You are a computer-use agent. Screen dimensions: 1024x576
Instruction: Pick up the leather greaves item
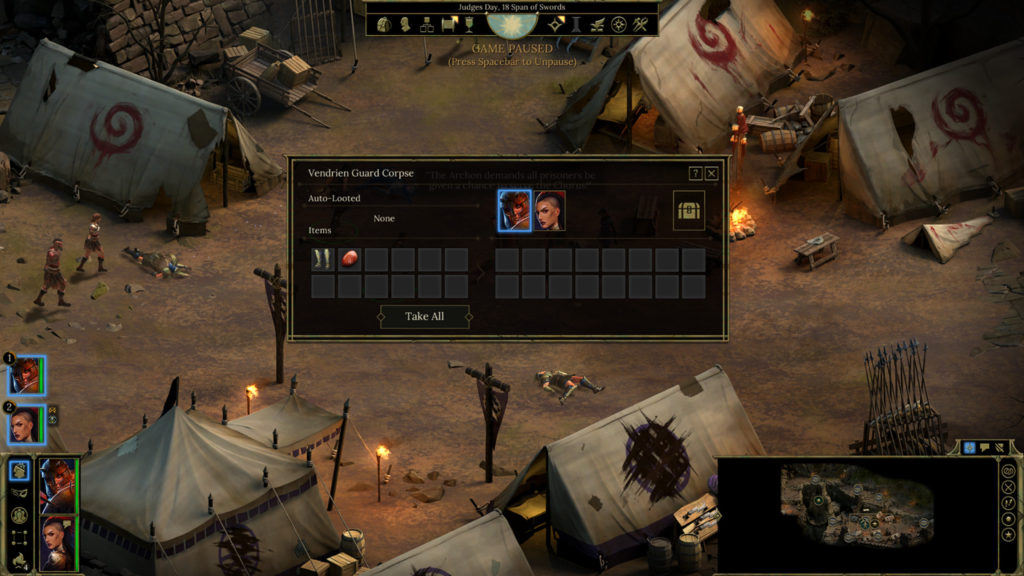pyautogui.click(x=322, y=260)
